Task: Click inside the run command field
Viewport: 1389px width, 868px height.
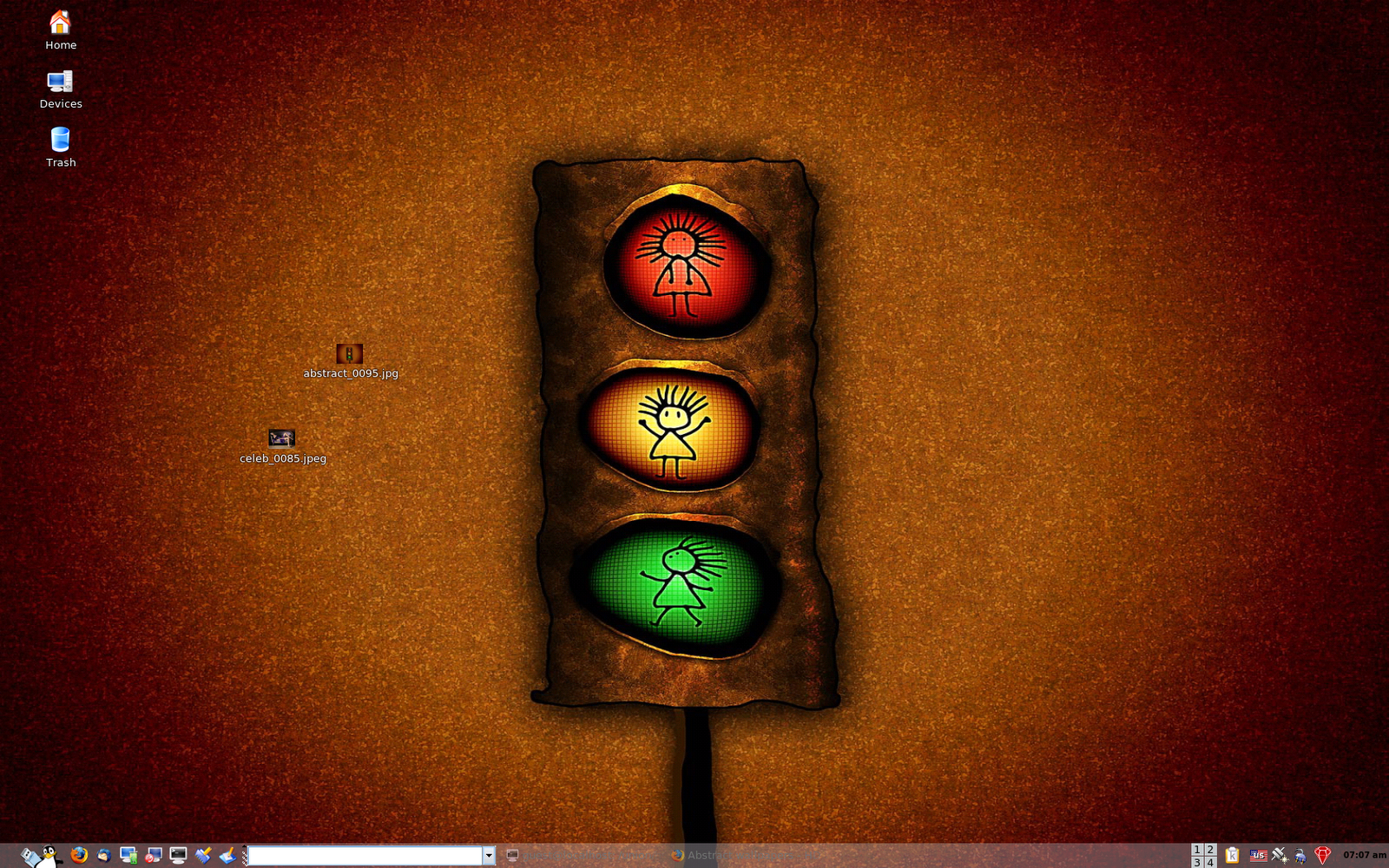Action: (x=365, y=856)
